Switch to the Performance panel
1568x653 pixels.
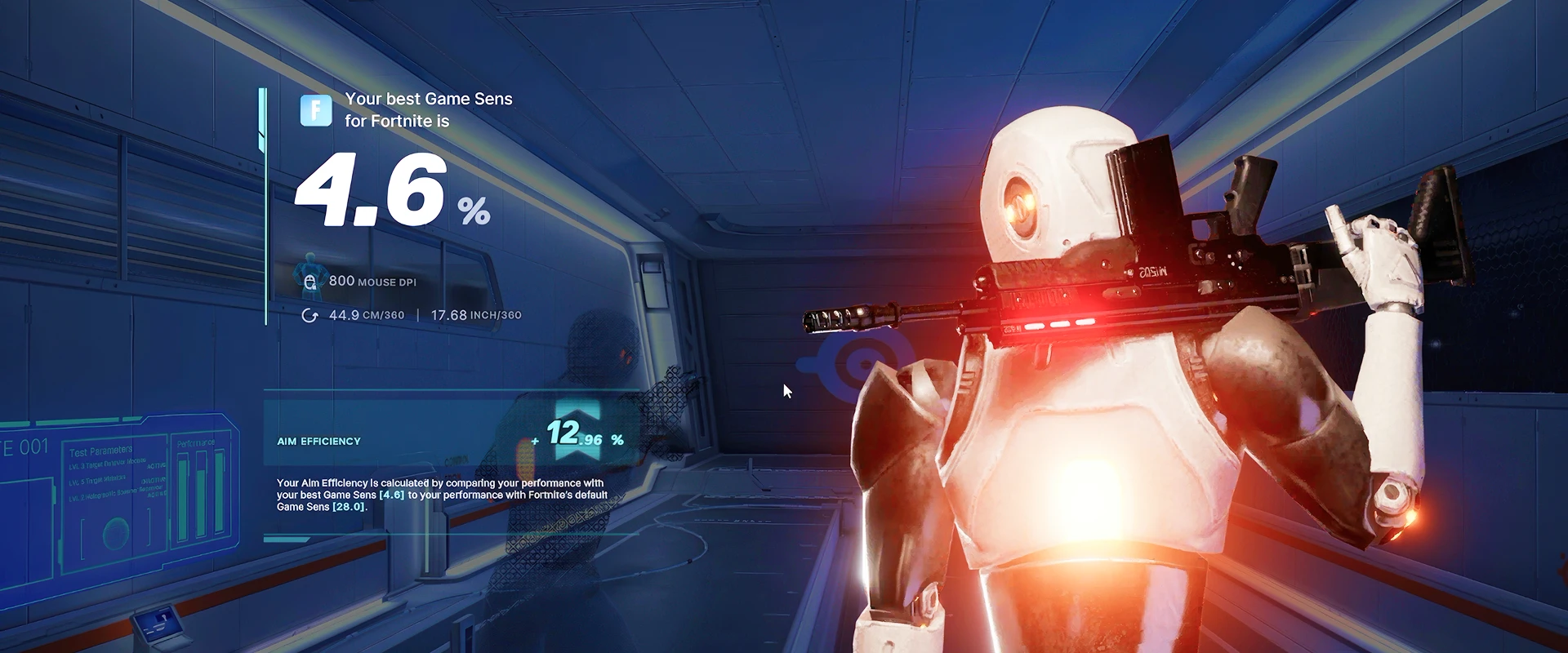196,442
